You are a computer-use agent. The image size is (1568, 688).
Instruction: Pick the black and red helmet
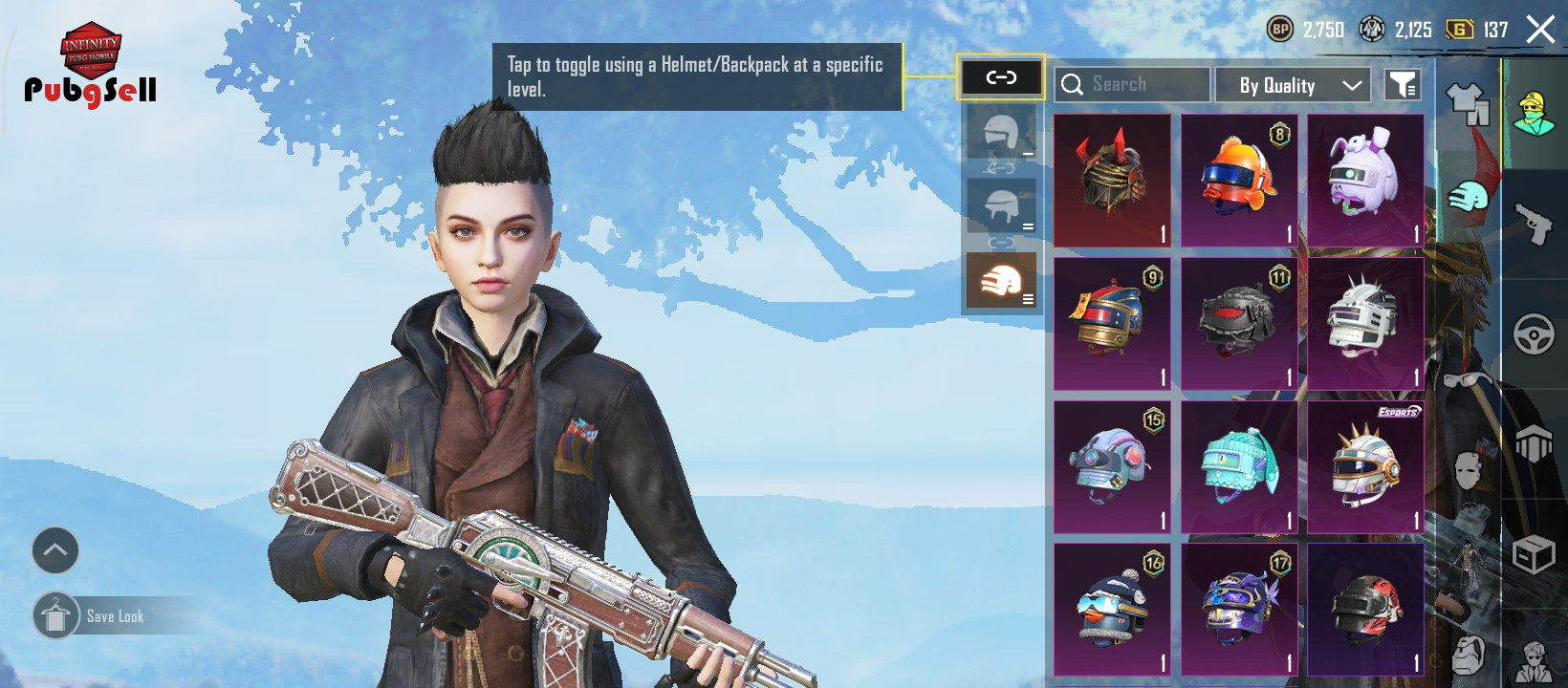[1239, 324]
